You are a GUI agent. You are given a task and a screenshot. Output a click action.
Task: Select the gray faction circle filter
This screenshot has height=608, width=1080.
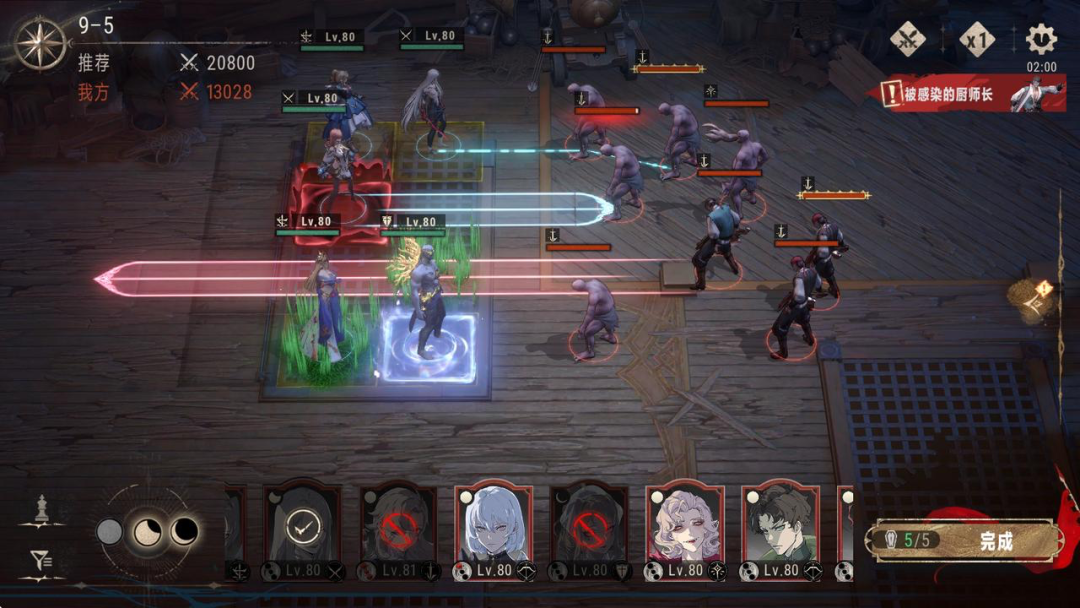click(x=109, y=531)
